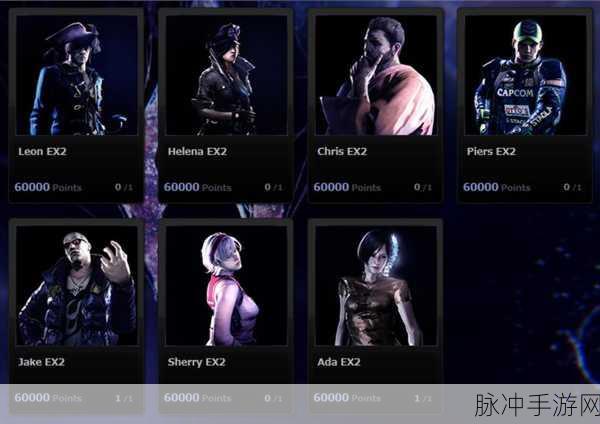Open the Piers EX2 costume card
600x424 pixels.
coord(524,105)
